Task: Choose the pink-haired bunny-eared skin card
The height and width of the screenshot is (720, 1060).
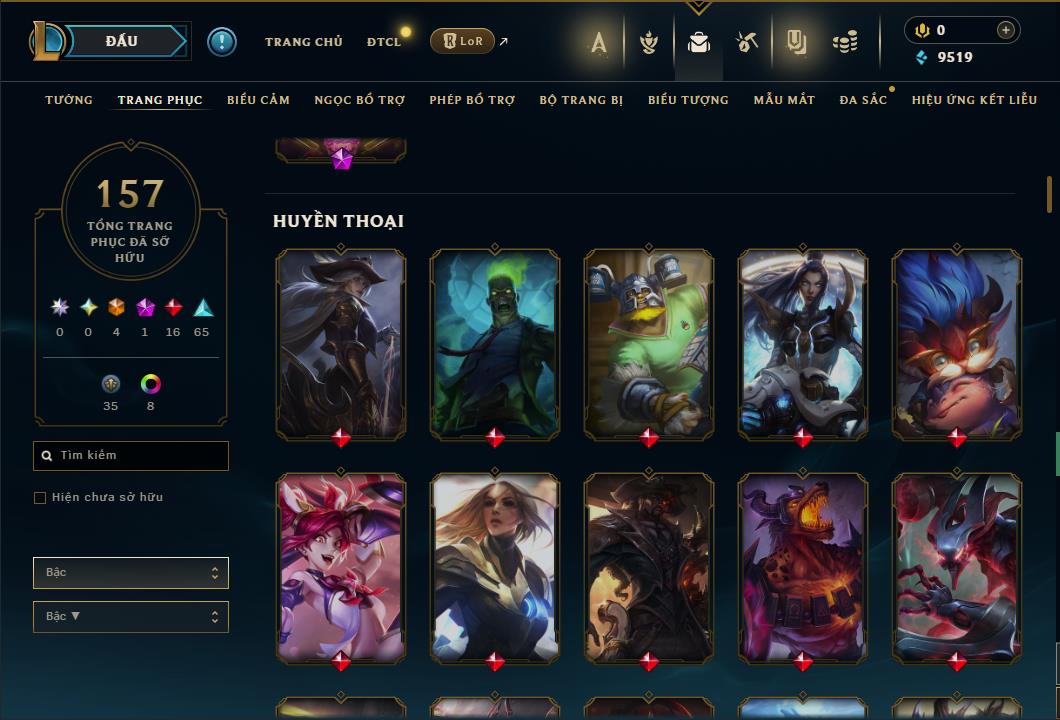Action: (x=341, y=567)
